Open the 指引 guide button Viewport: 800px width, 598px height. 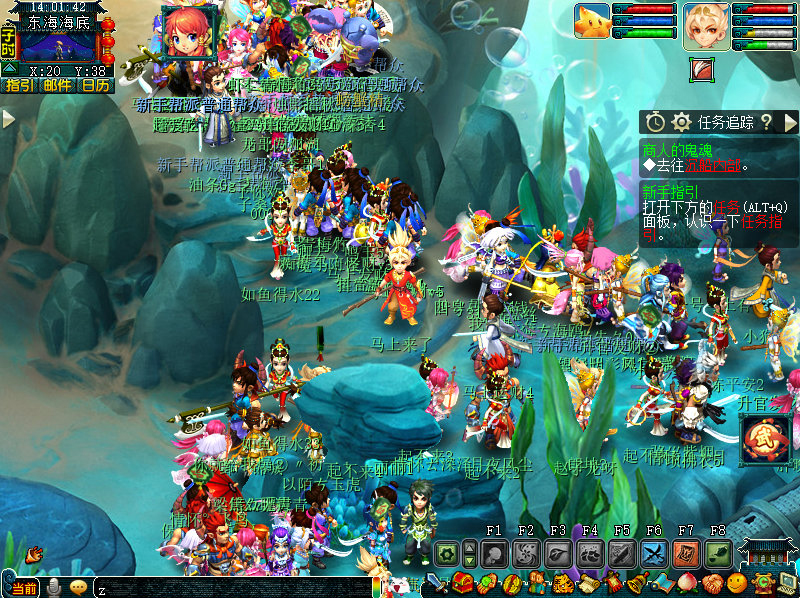pos(17,86)
